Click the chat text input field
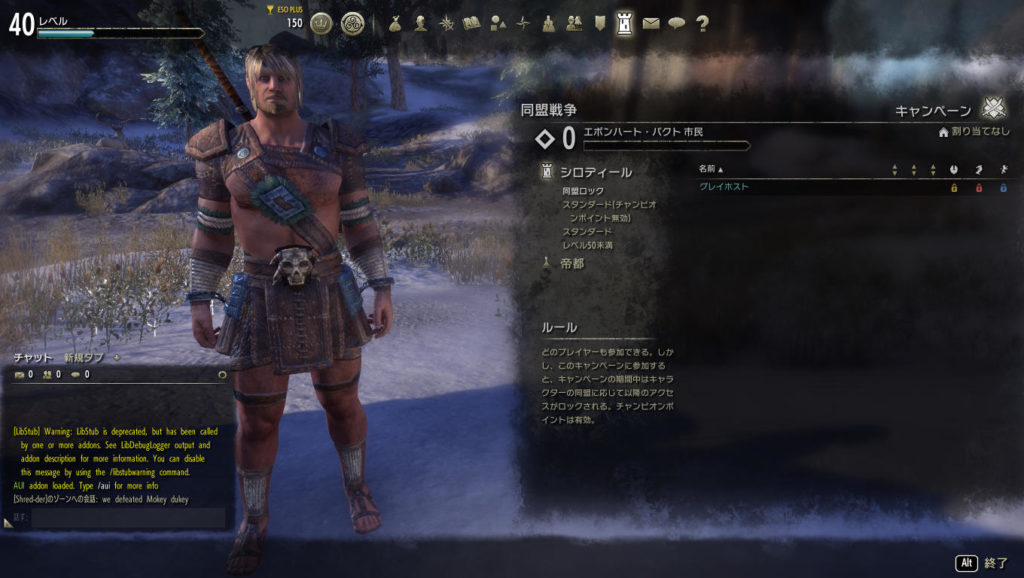This screenshot has height=578, width=1024. pyautogui.click(x=125, y=517)
